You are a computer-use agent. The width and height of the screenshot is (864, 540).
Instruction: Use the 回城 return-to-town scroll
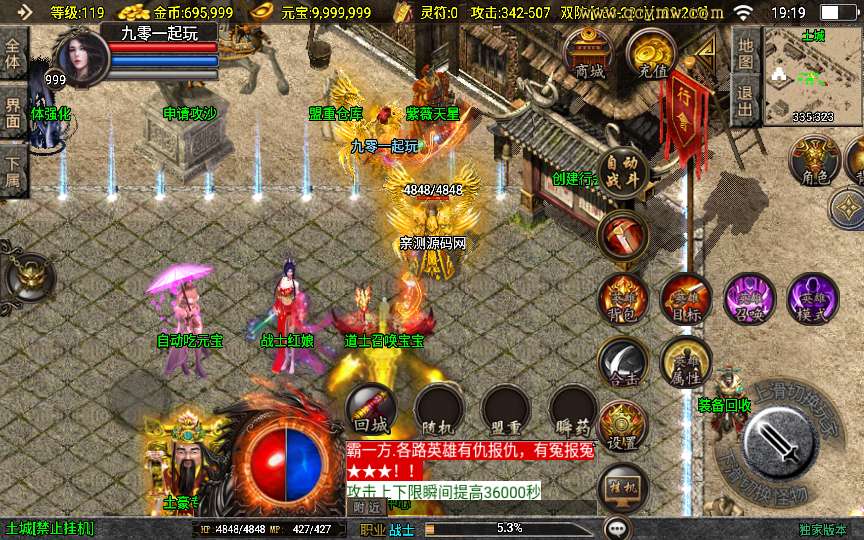[371, 408]
